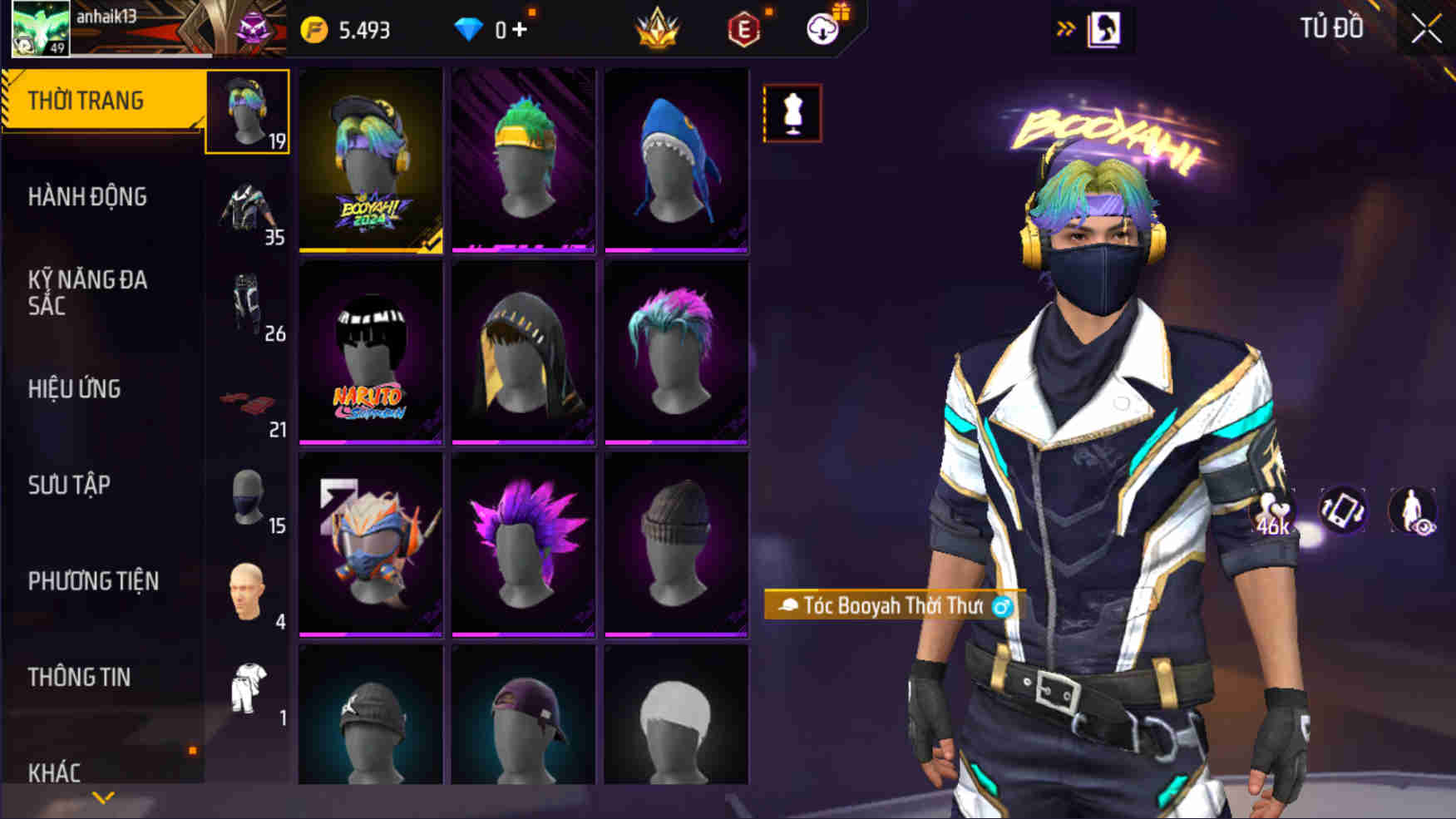Close the Tủ Đồ wardrobe screen

point(1425,29)
